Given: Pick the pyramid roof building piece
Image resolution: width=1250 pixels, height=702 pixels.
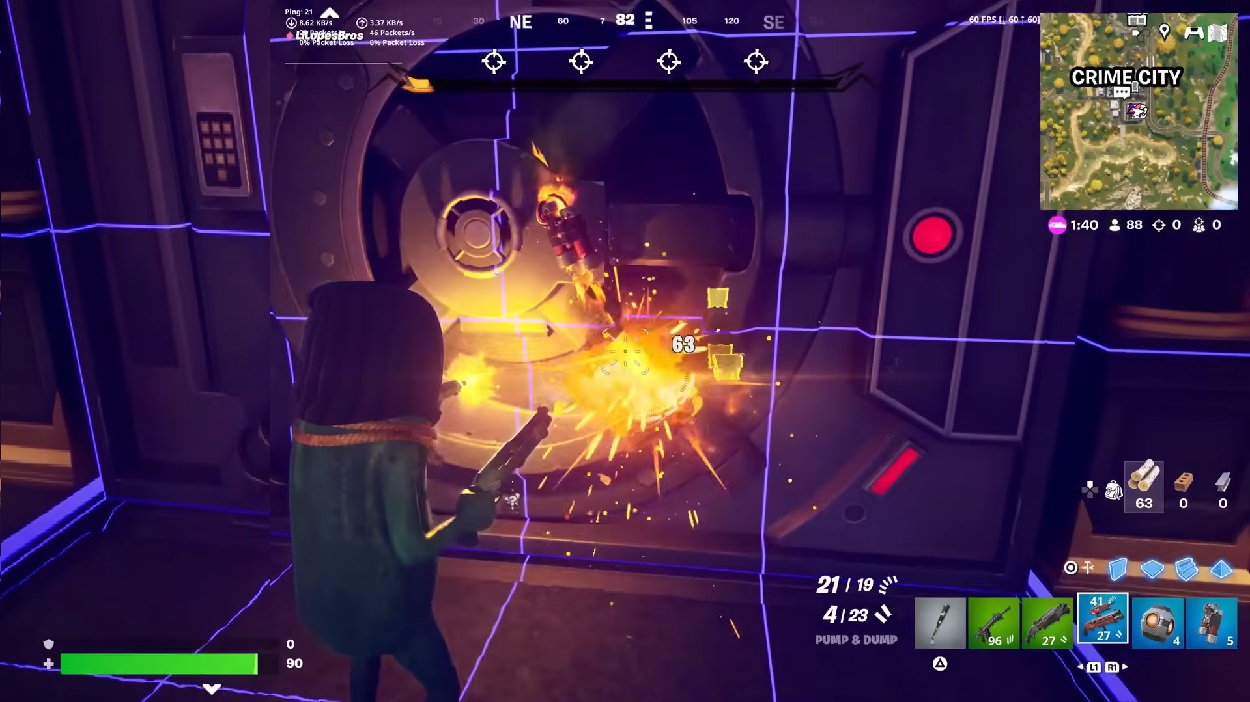Looking at the screenshot, I should click(1221, 568).
